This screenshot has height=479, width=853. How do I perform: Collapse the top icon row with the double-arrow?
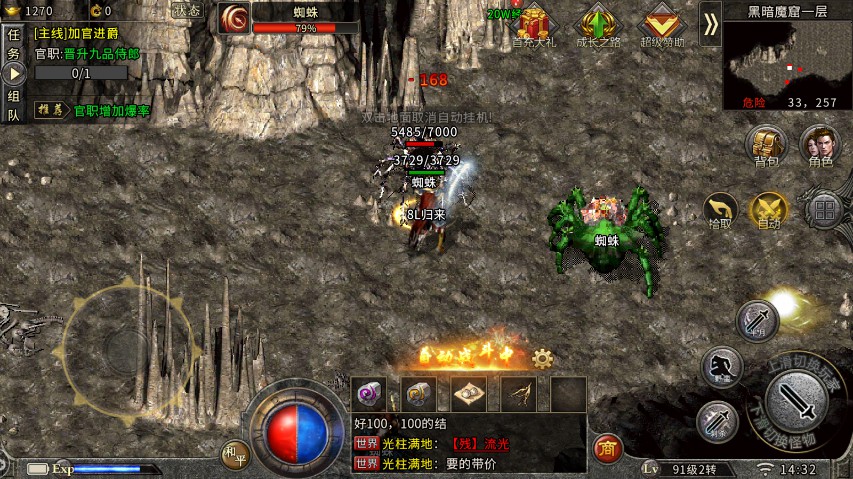(x=710, y=23)
